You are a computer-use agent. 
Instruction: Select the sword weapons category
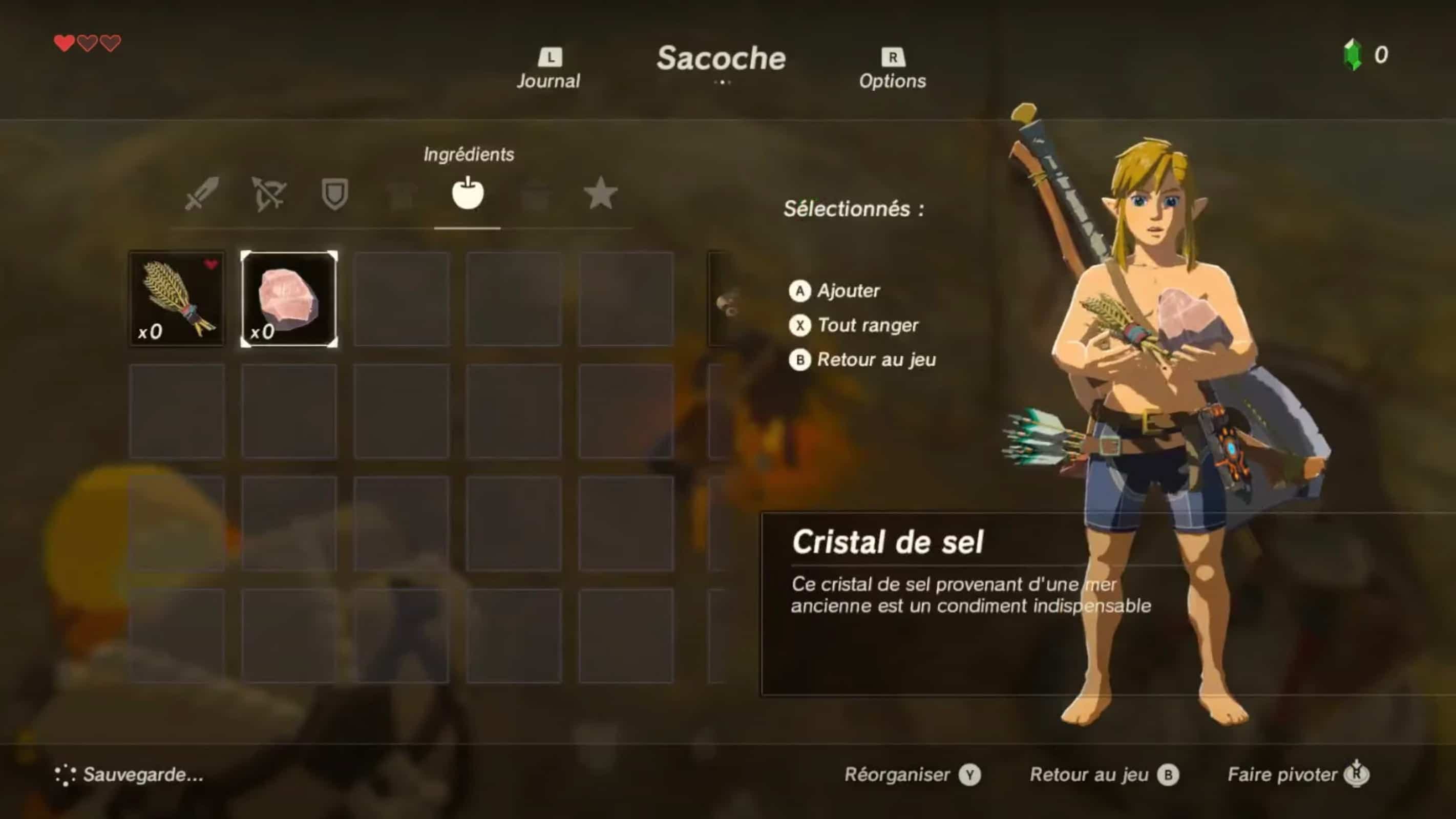pos(202,194)
